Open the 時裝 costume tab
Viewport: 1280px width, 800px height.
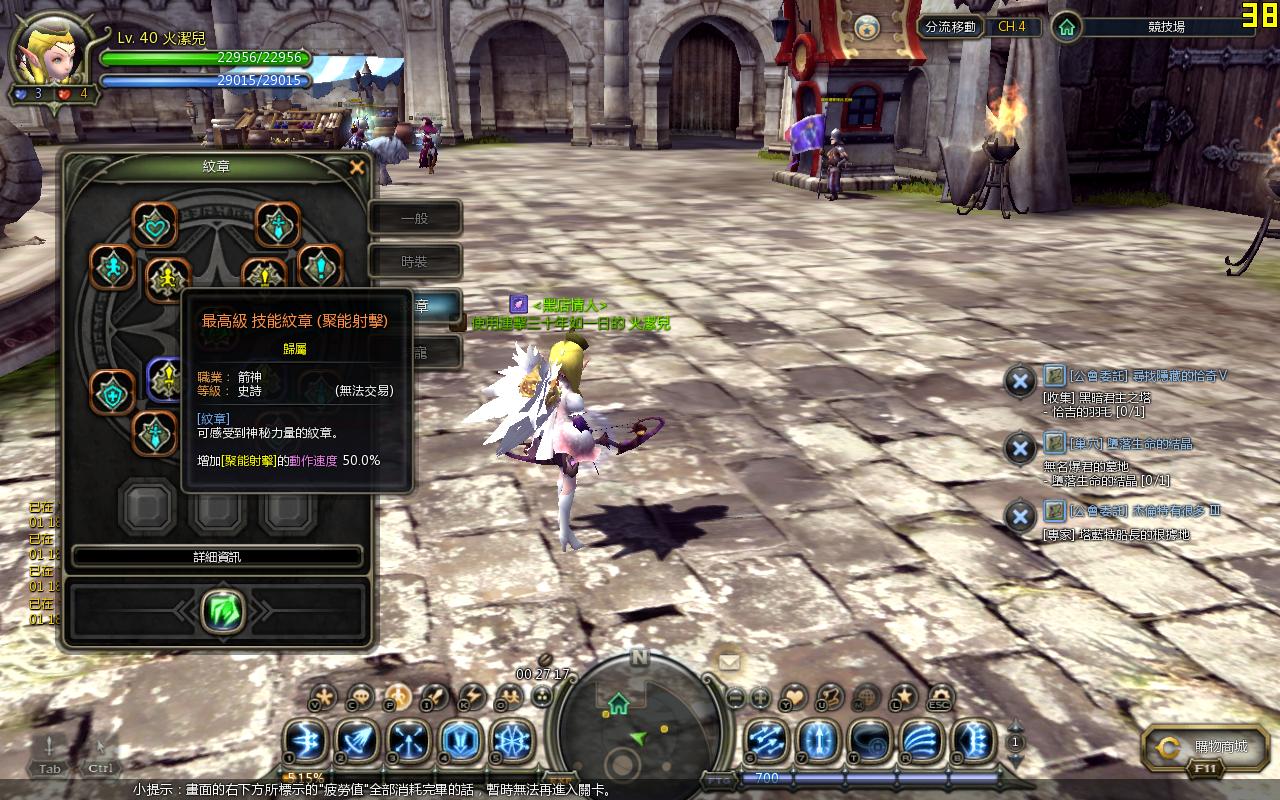(x=415, y=262)
